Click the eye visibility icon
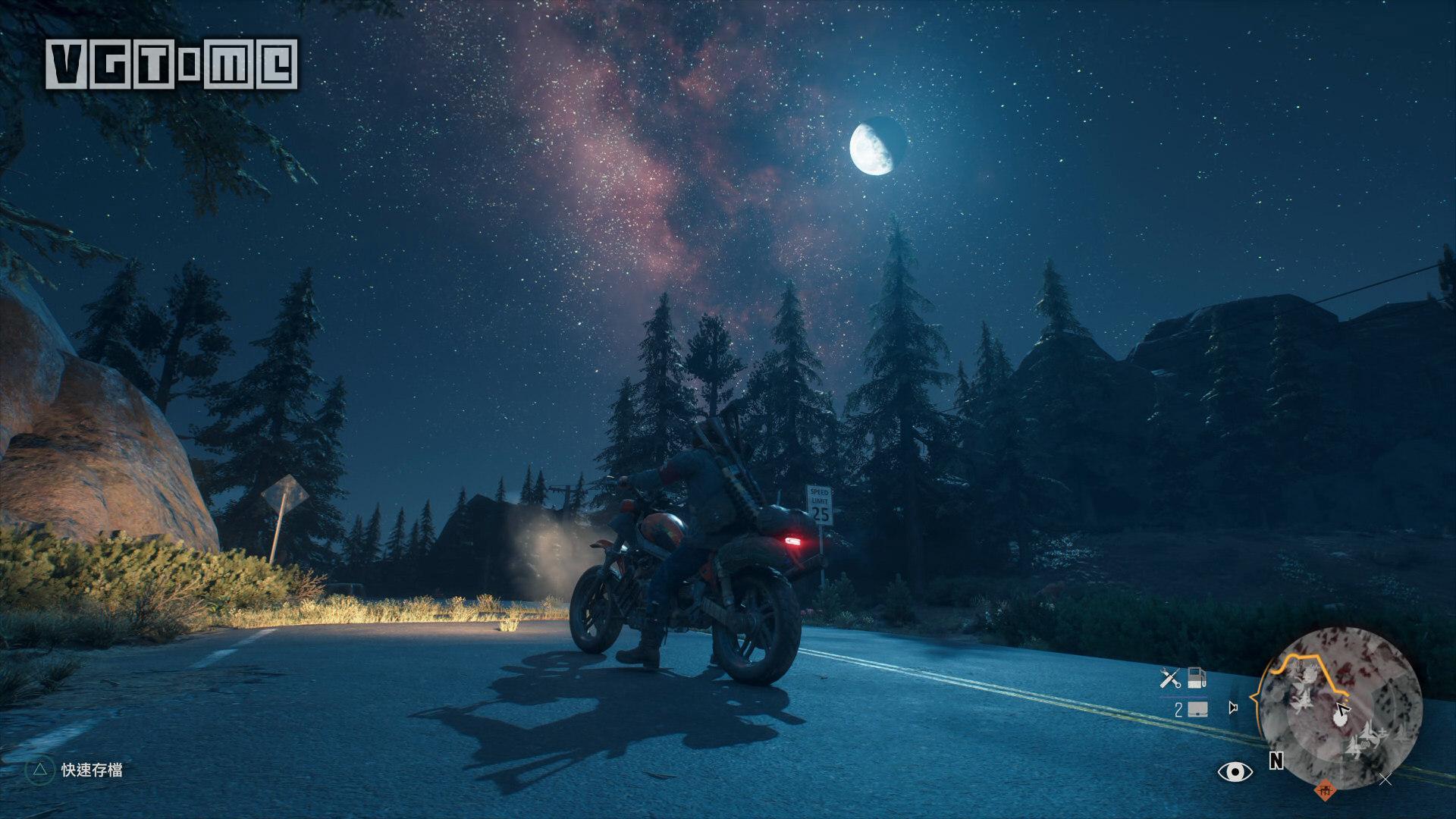Viewport: 1456px width, 819px height. pyautogui.click(x=1235, y=772)
